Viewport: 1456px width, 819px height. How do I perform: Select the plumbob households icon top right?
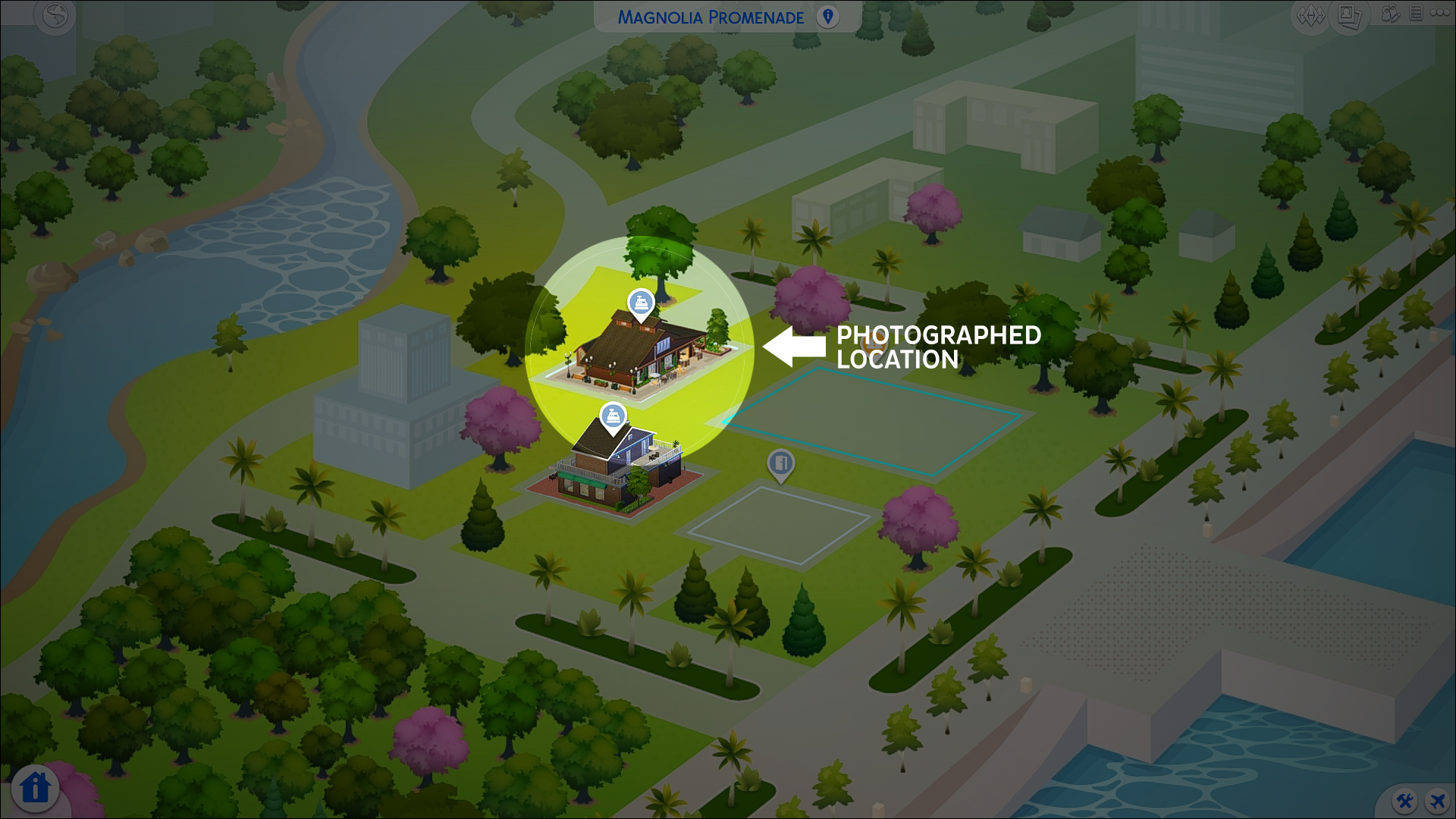point(1311,14)
